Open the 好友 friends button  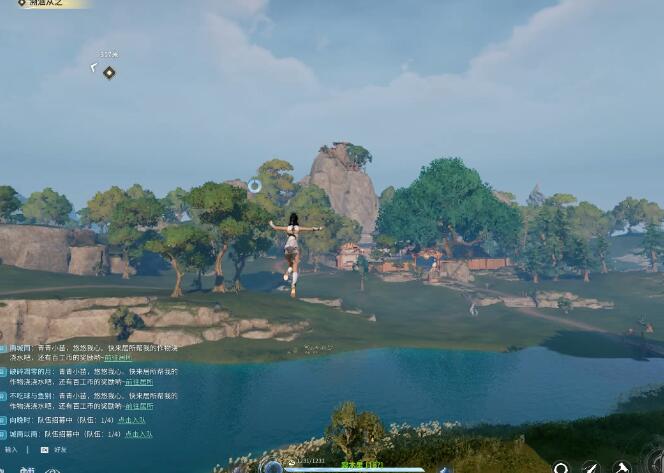55,450
